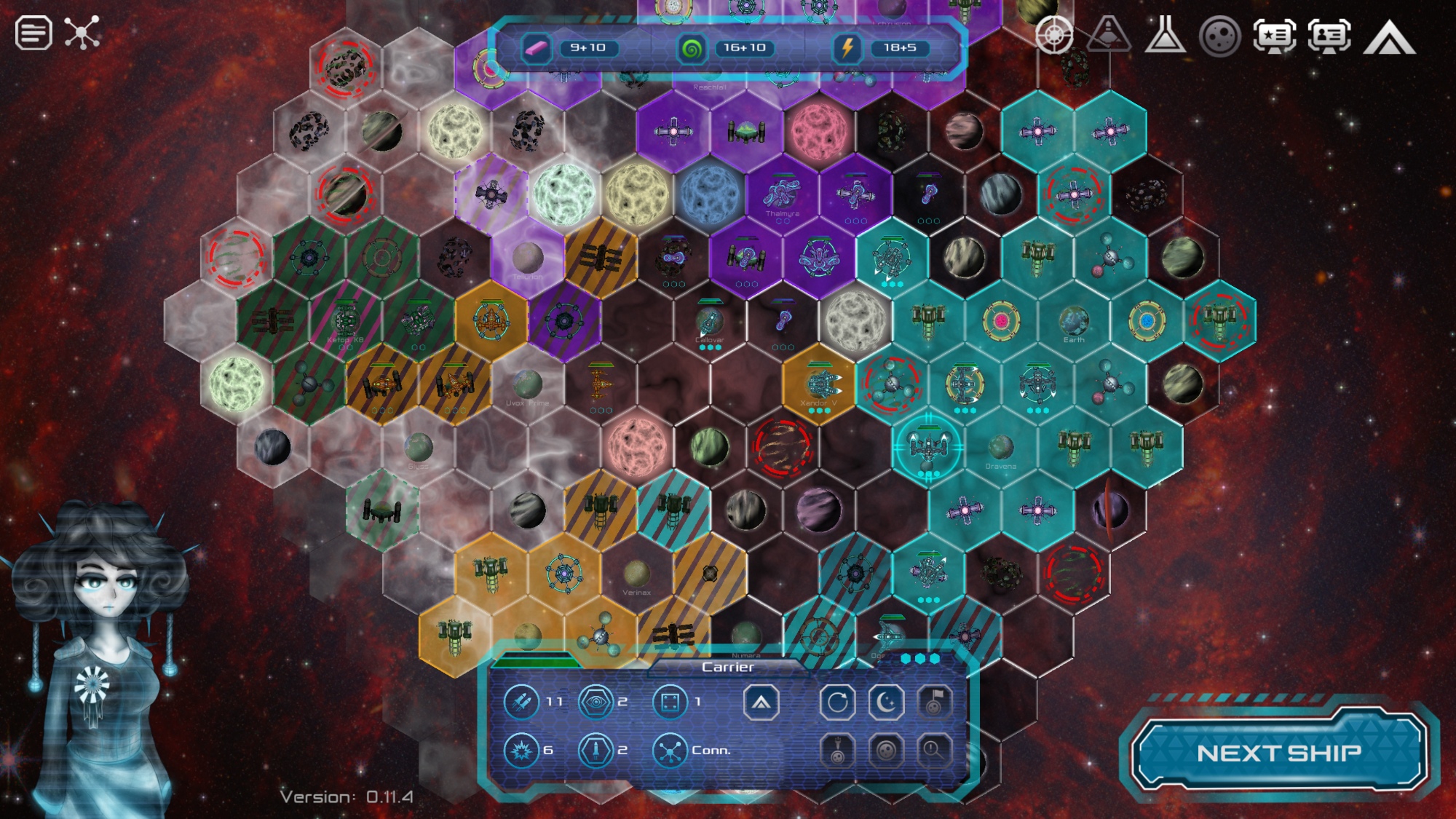Activate the magnifier explore action
The width and height of the screenshot is (1456, 819).
coord(934,749)
